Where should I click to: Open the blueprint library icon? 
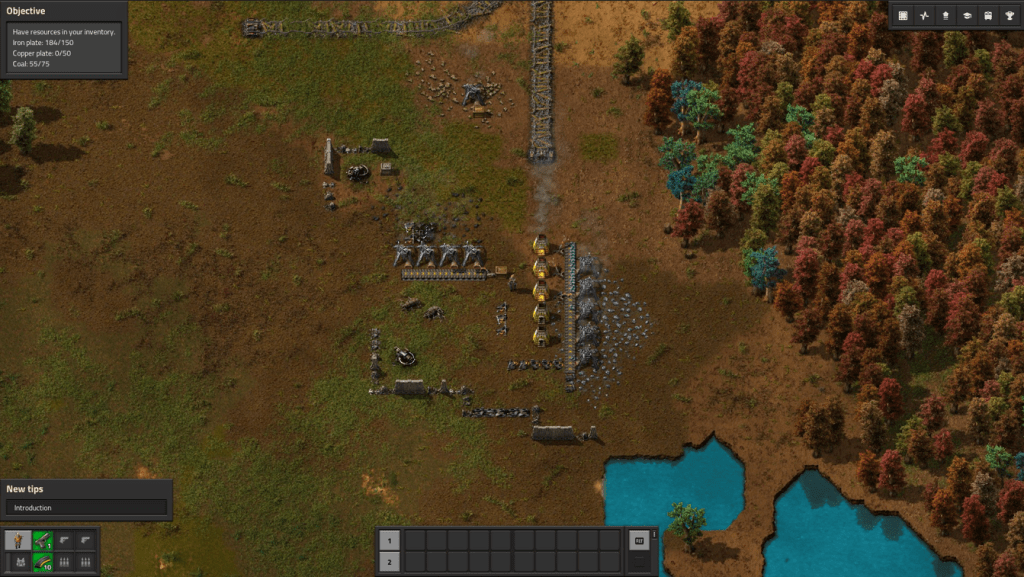903,16
